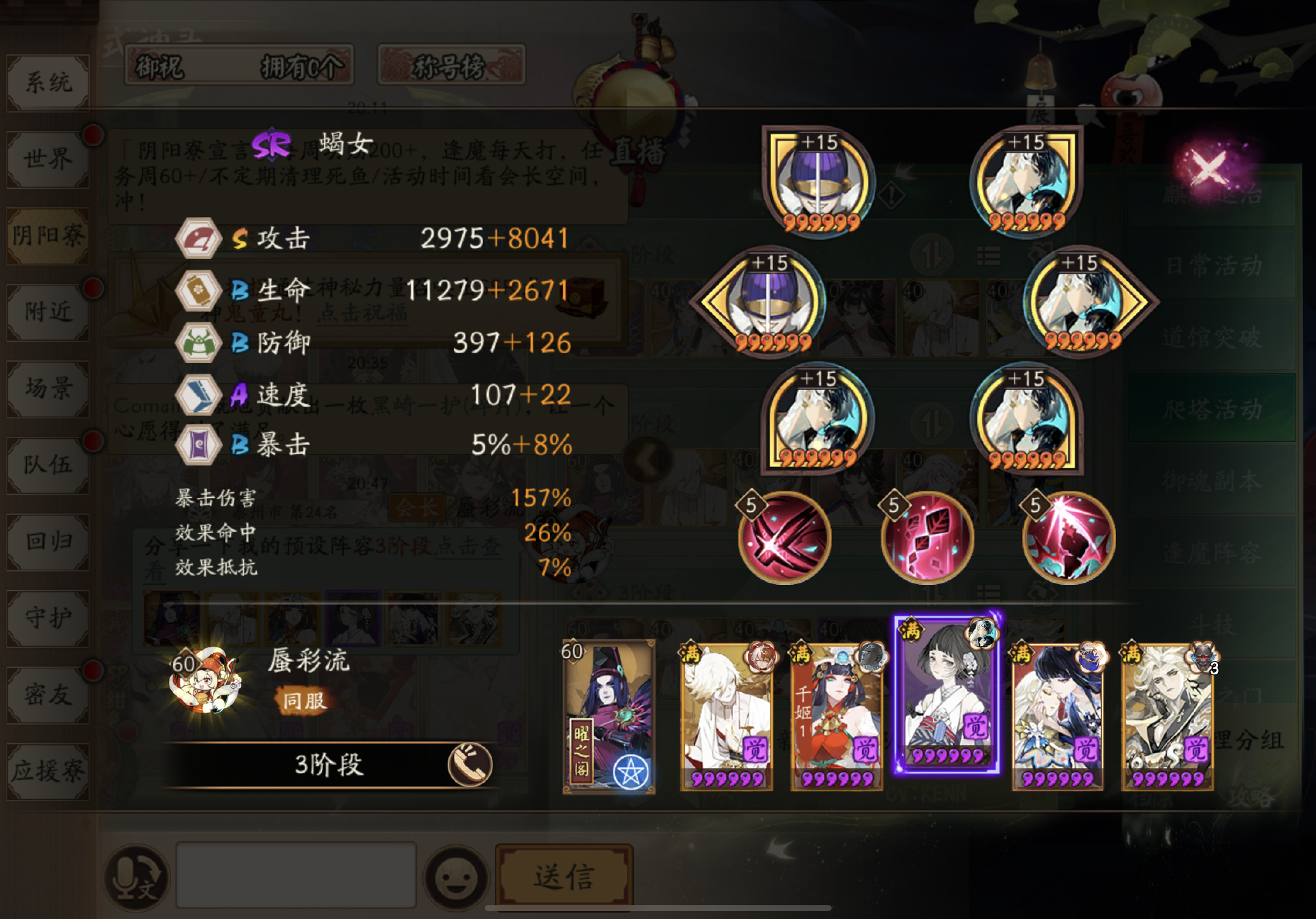Click the 3阶段 hand icon button
This screenshot has width=1316, height=919.
(470, 764)
